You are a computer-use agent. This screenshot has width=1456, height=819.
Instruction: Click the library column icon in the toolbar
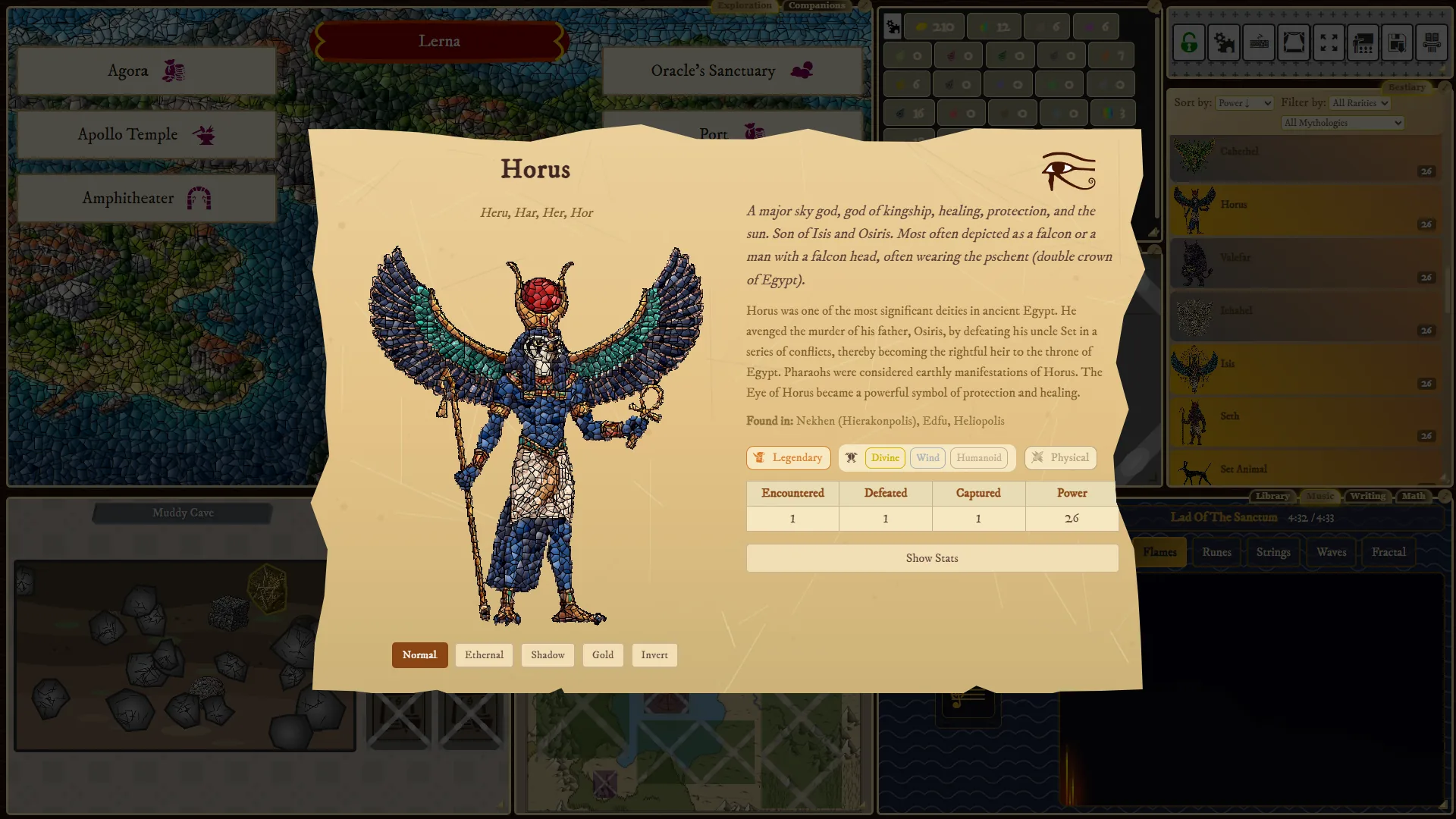(1432, 42)
